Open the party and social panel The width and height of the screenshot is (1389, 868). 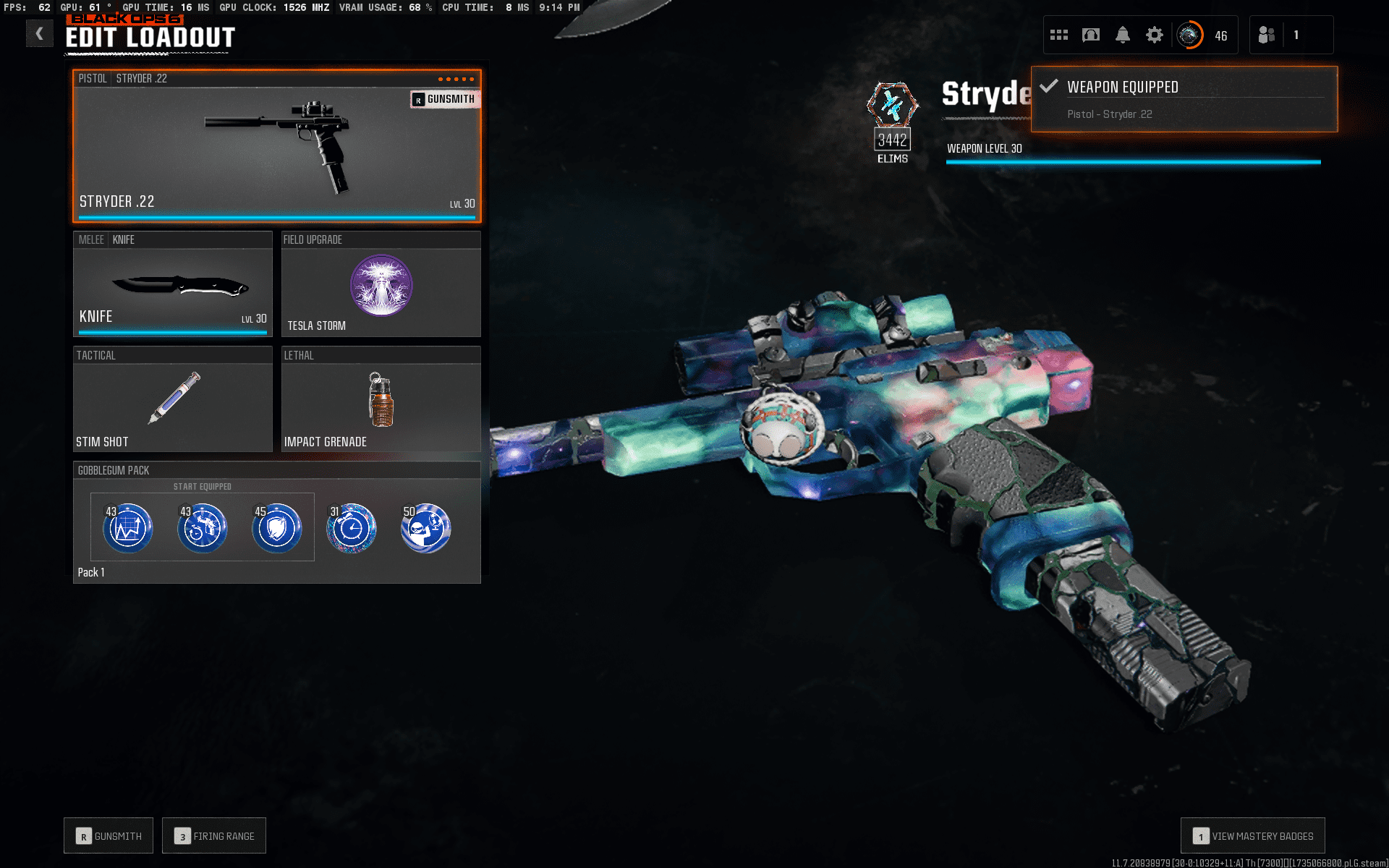coord(1291,35)
